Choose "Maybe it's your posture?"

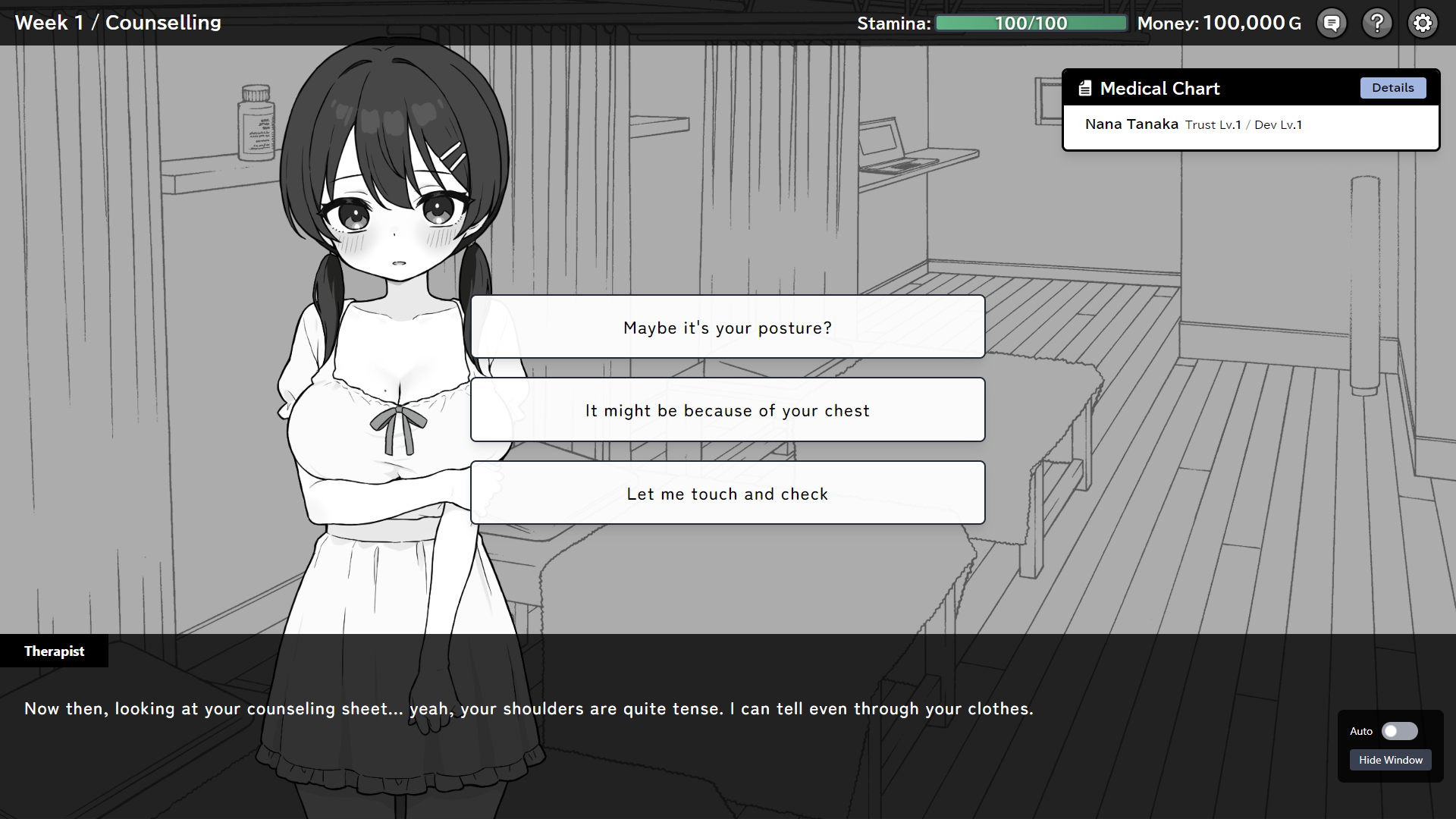point(726,327)
